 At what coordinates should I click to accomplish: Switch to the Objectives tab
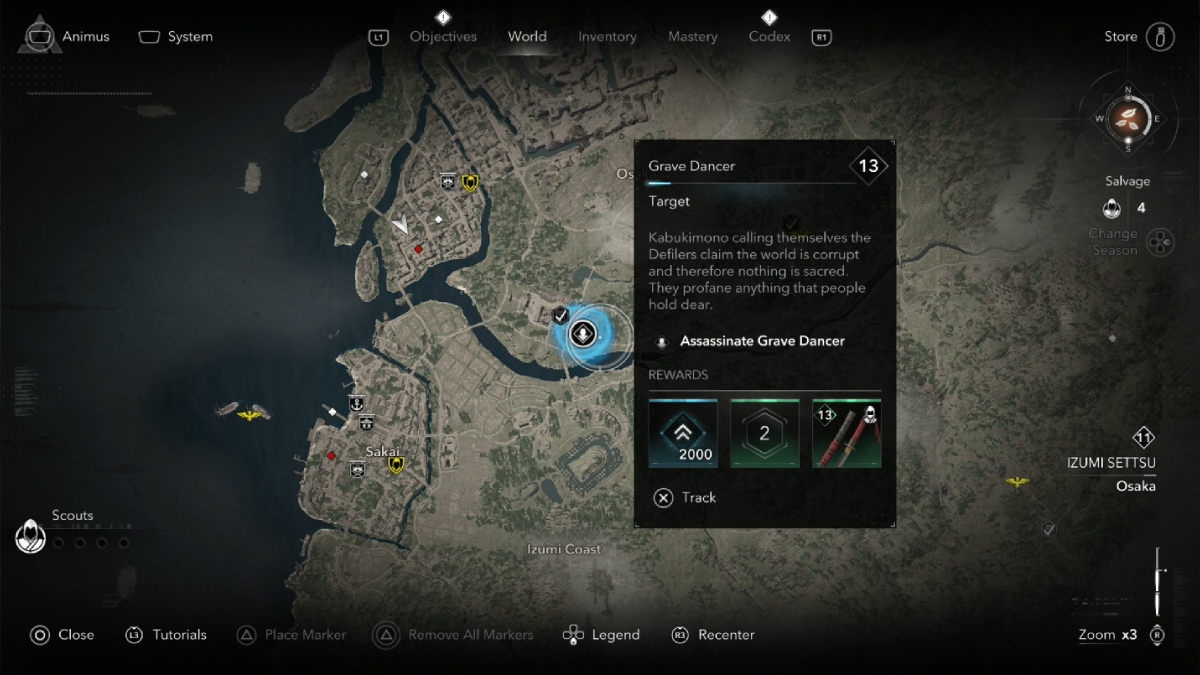[x=443, y=37]
